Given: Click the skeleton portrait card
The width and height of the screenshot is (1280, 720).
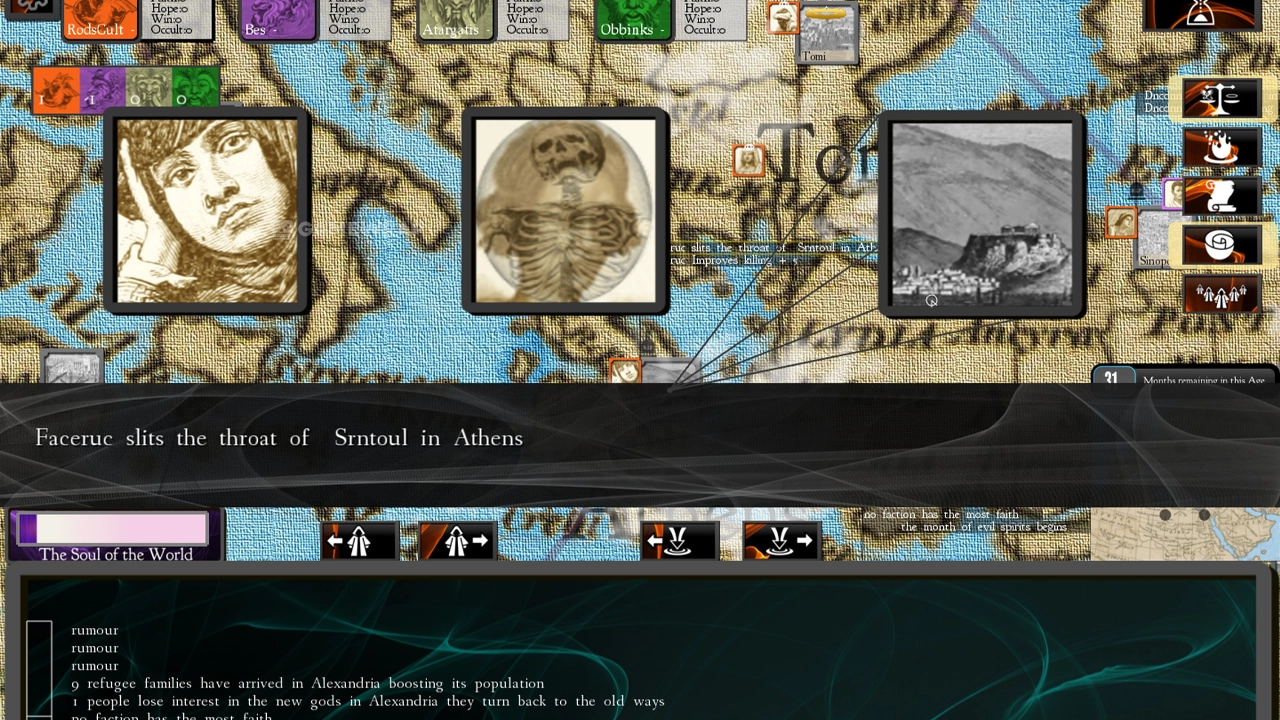Looking at the screenshot, I should (565, 211).
